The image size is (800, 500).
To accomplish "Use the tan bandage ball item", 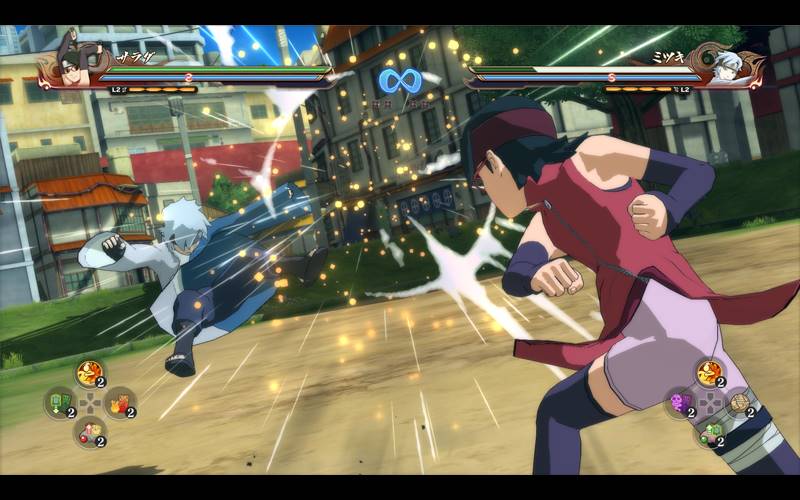I will click(739, 402).
